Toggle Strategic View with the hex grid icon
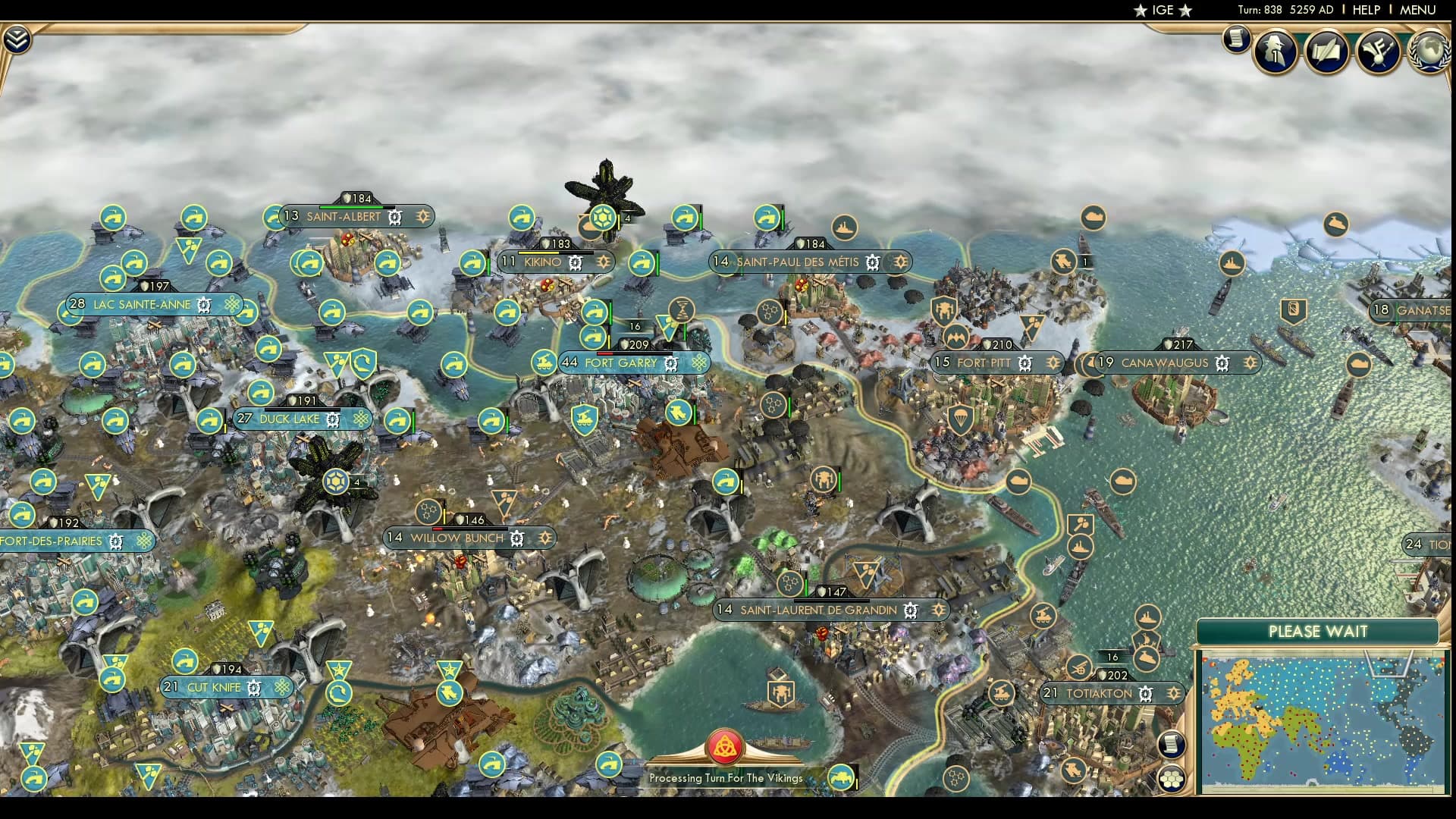 [x=1172, y=779]
